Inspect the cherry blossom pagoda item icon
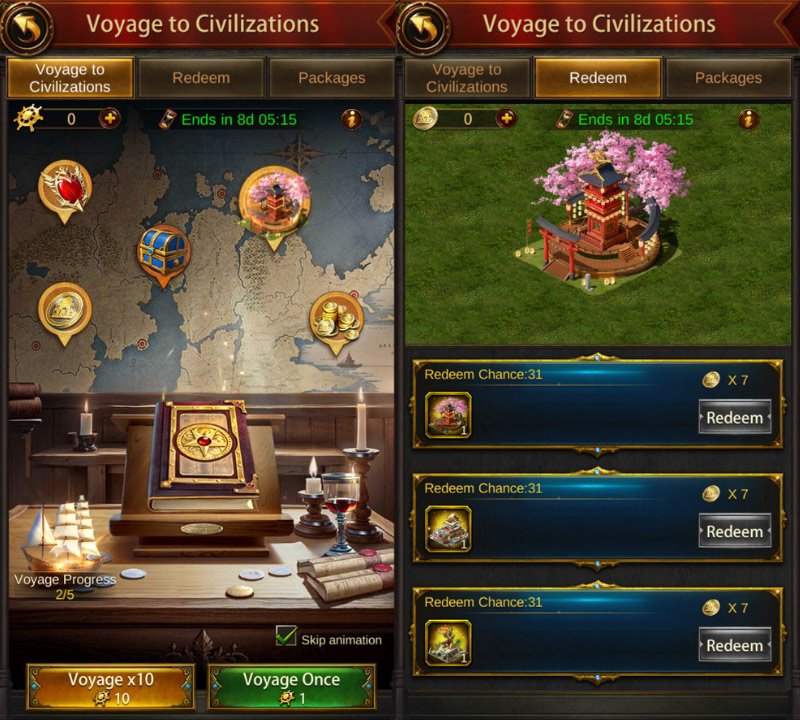Image resolution: width=800 pixels, height=720 pixels. tap(448, 415)
